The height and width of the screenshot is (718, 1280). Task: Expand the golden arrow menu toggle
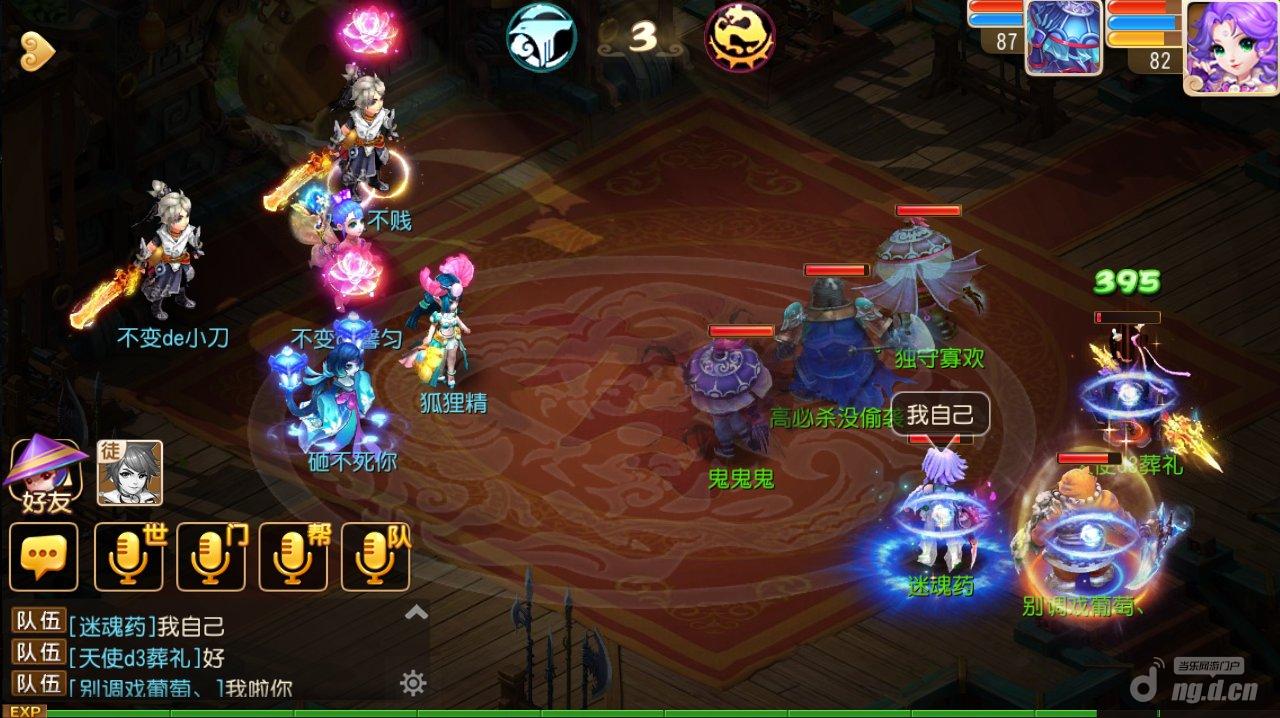(38, 52)
